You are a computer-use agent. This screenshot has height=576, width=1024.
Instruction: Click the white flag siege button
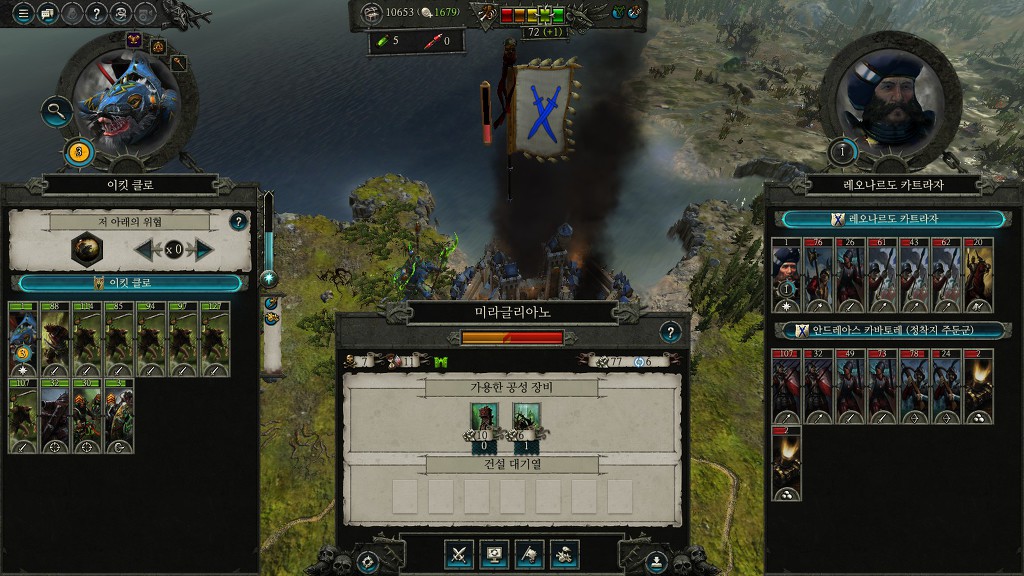529,553
